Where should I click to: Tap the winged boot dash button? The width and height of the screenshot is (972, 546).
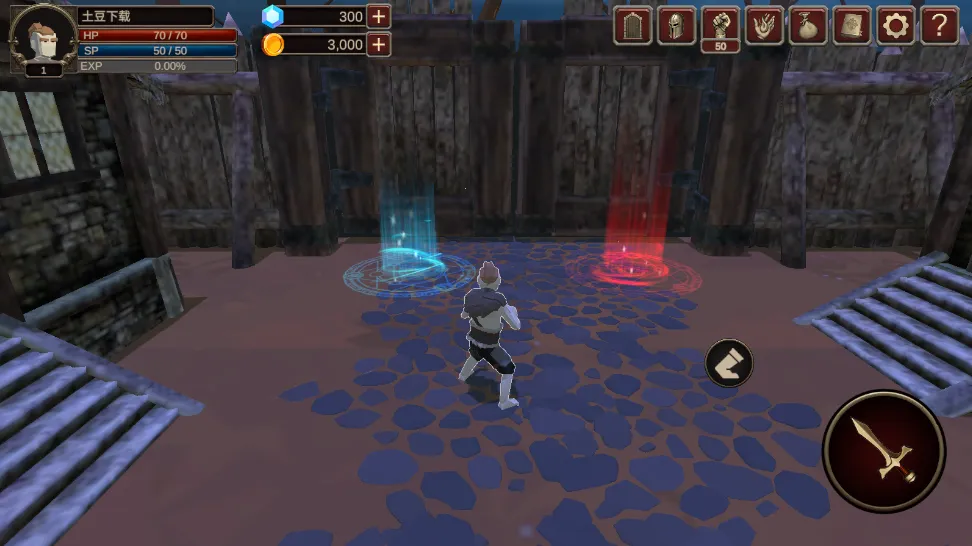tap(729, 363)
